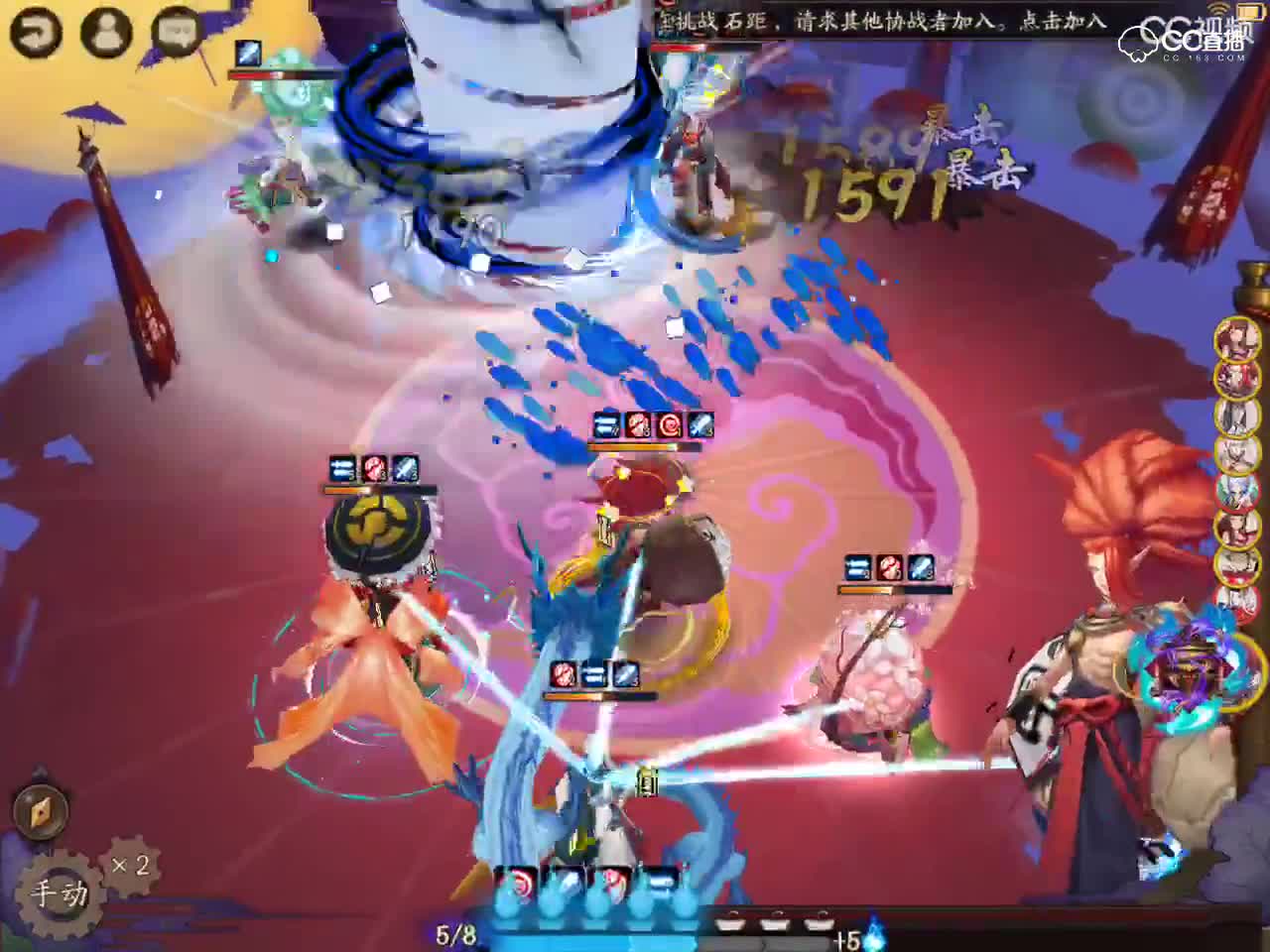Expand the debuff row above the umbrella shikigami
Viewport: 1270px width, 952px height.
pyautogui.click(x=340, y=467)
